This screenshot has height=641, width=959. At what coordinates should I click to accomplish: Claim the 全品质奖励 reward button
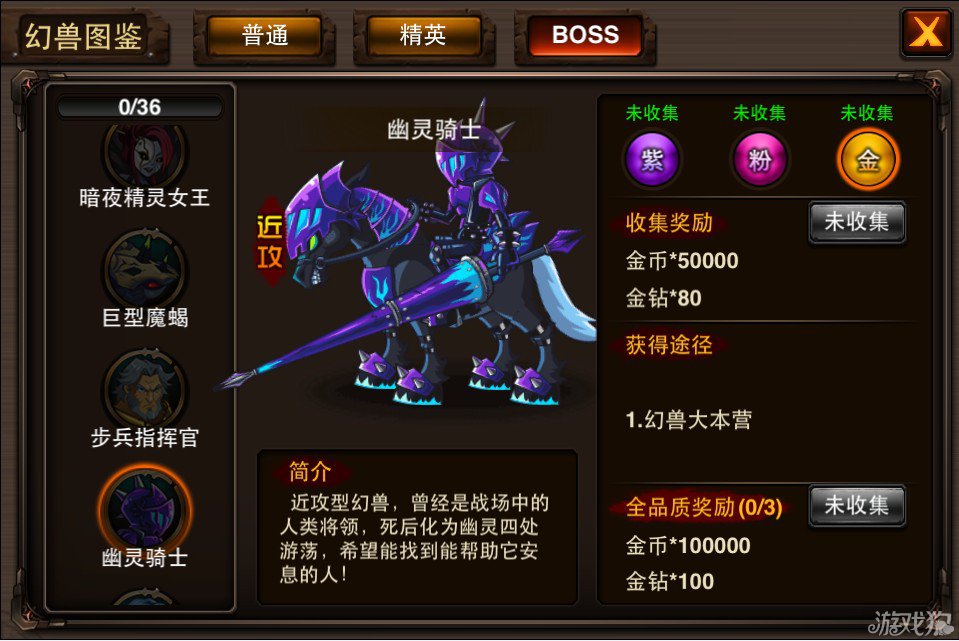(856, 506)
